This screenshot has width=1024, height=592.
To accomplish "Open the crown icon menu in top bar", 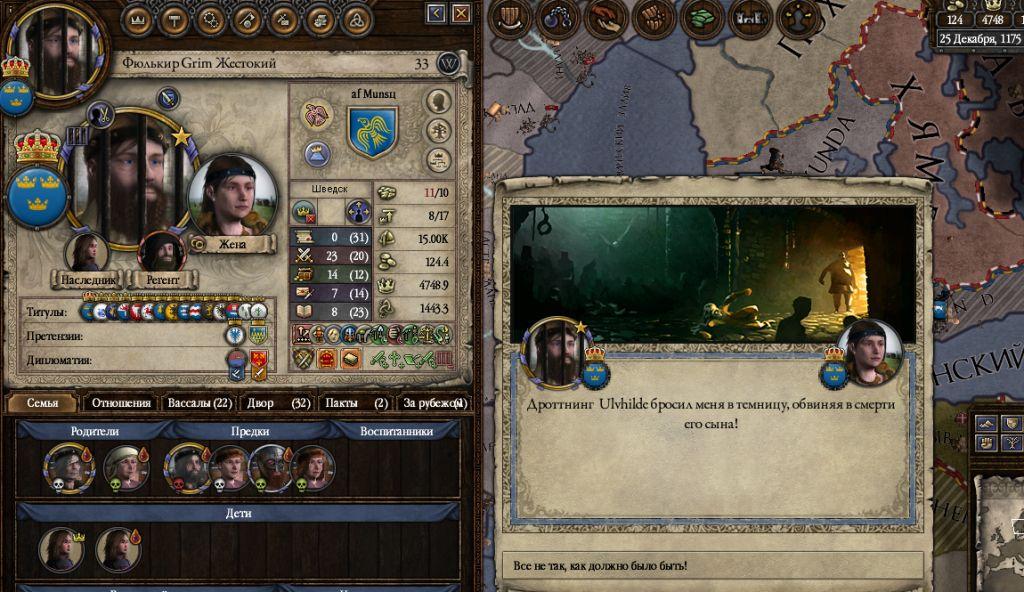I will pos(143,17).
